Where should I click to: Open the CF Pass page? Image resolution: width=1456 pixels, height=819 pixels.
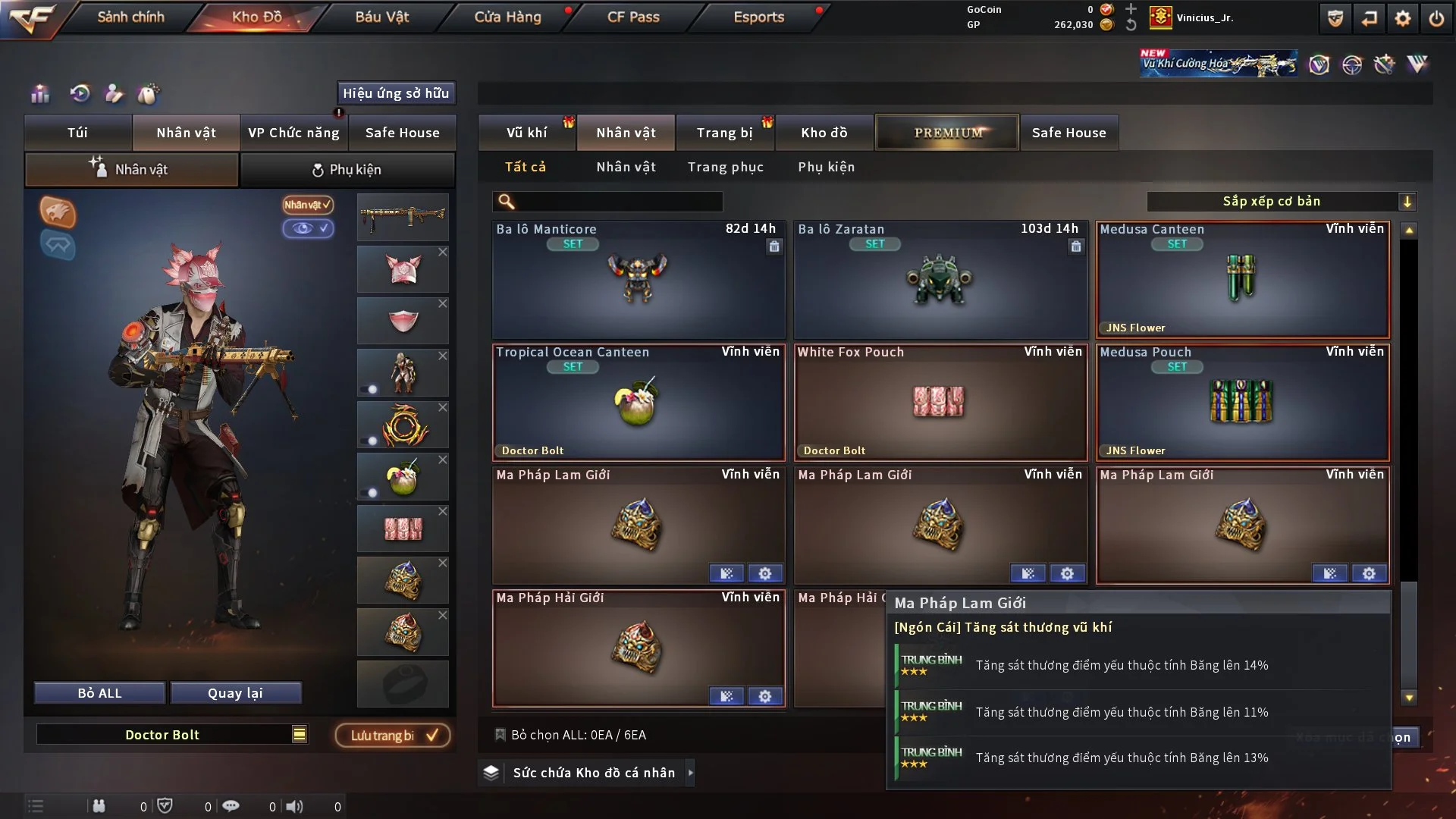coord(633,17)
